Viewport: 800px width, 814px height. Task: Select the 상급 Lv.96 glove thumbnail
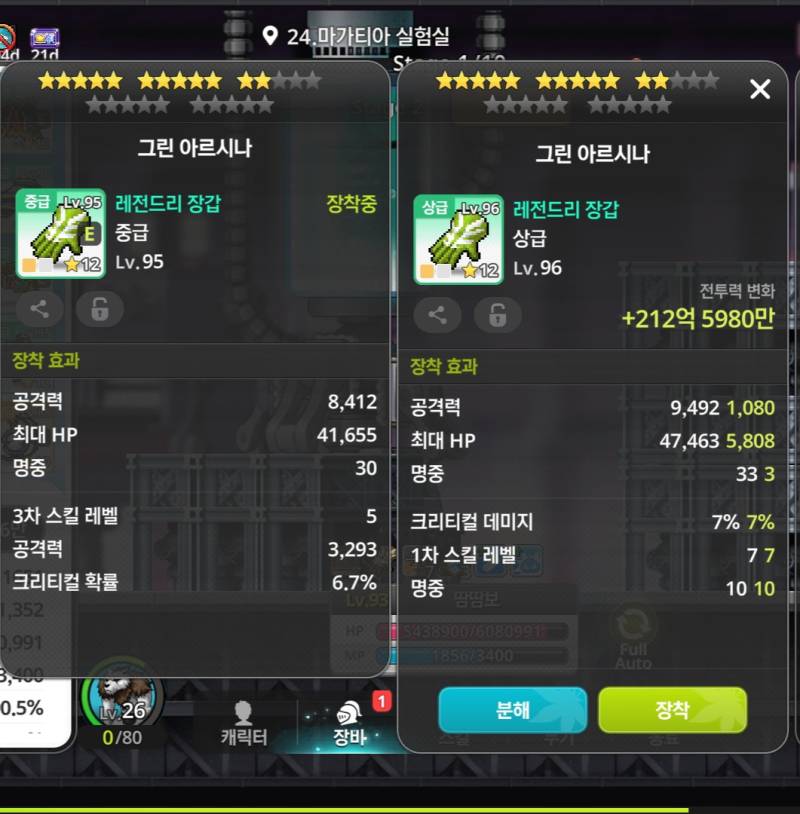tap(458, 239)
